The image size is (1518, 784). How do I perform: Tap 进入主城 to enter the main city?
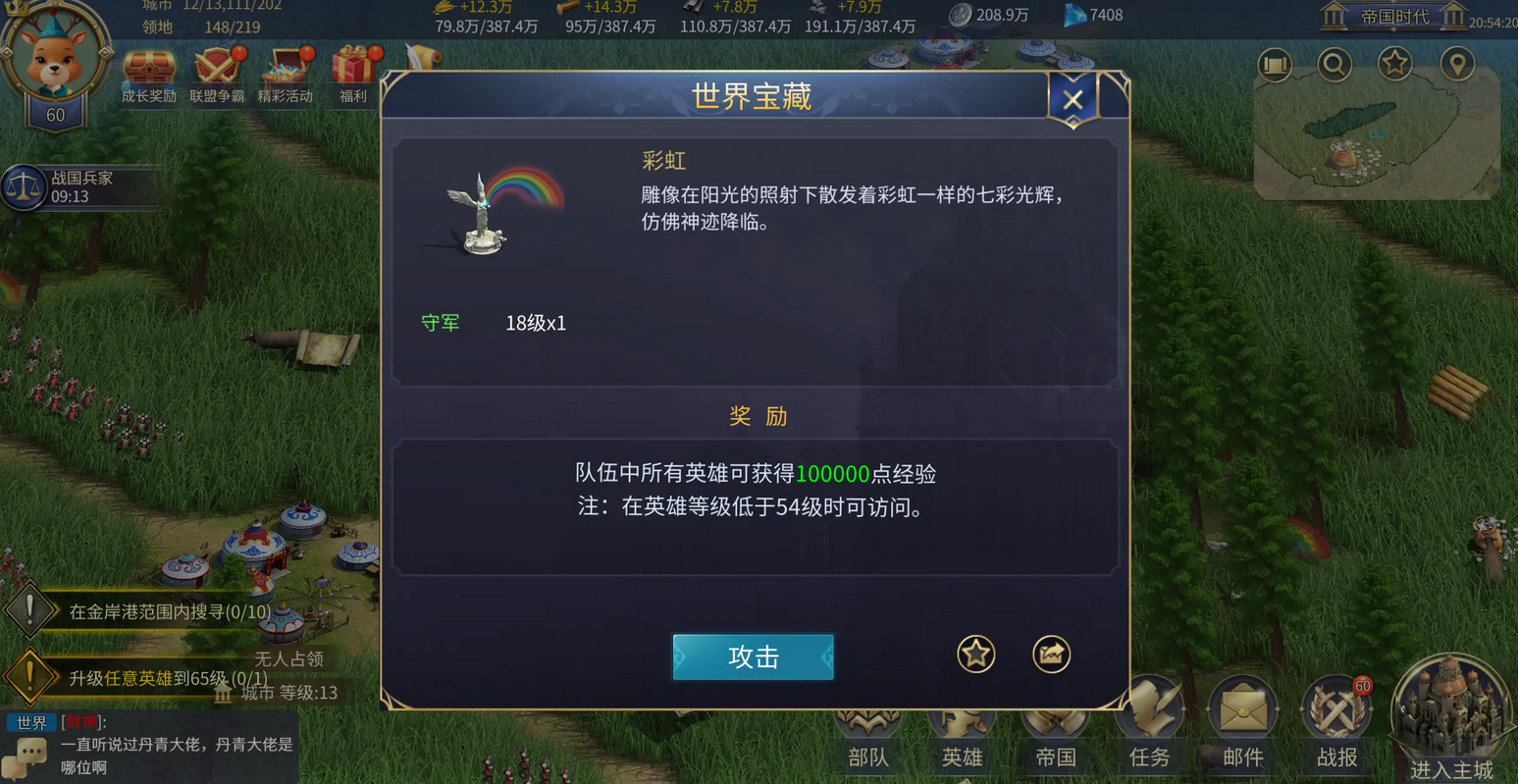(1450, 716)
